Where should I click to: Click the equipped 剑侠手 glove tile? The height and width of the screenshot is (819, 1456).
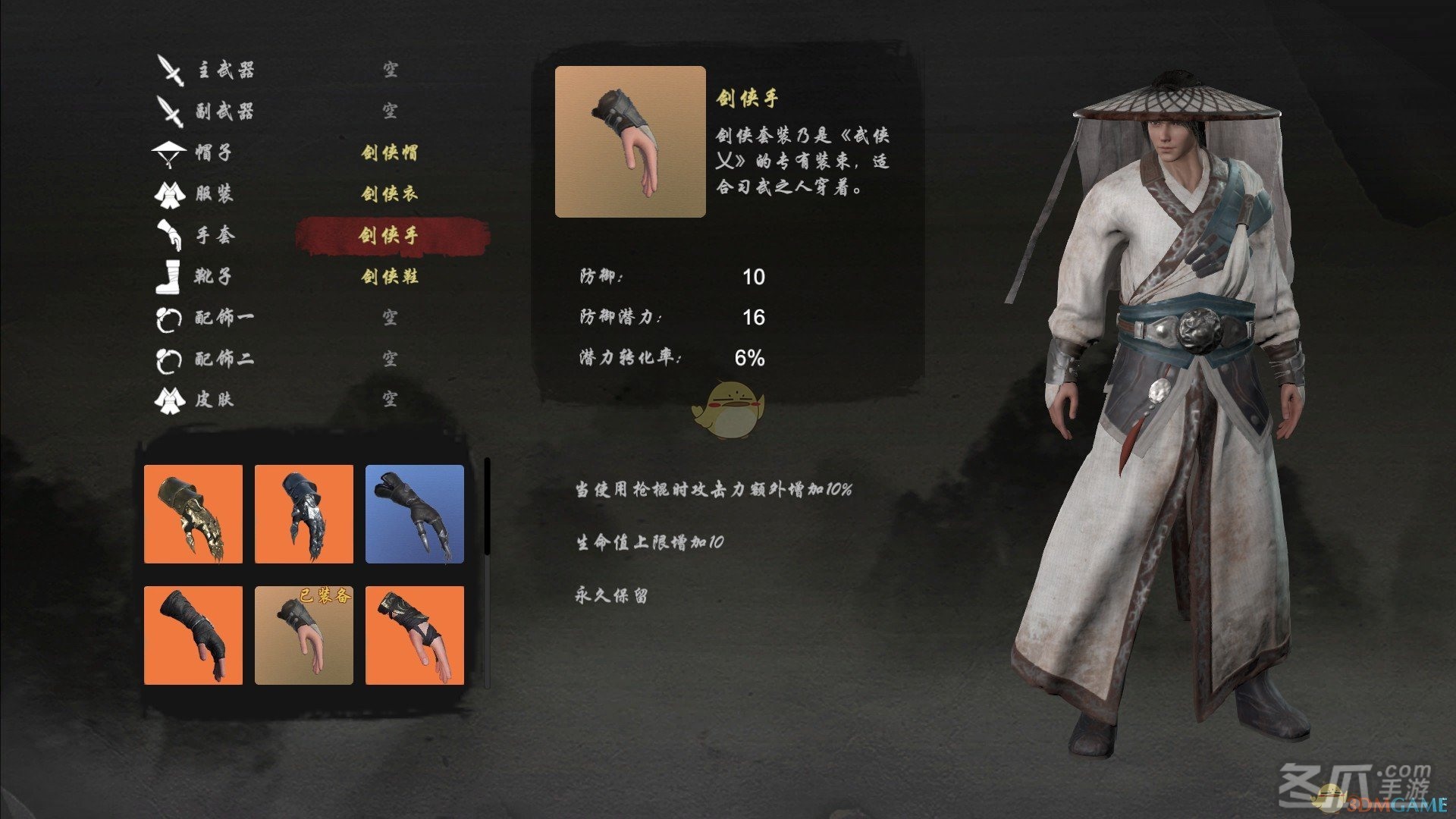(304, 635)
